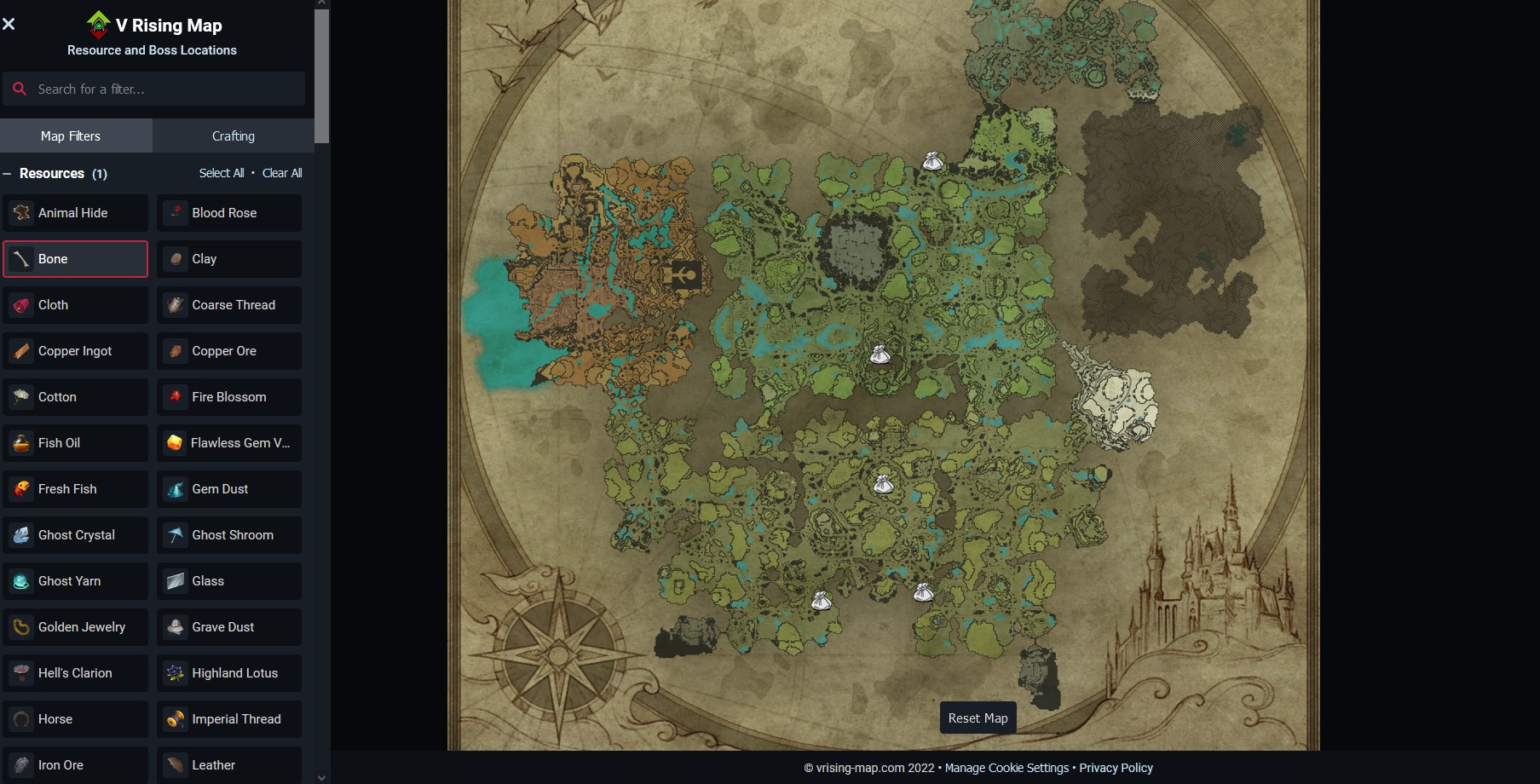Screen dimensions: 1540x784
Task: Click the sidebar scrollbar down arrow
Action: pos(321,777)
